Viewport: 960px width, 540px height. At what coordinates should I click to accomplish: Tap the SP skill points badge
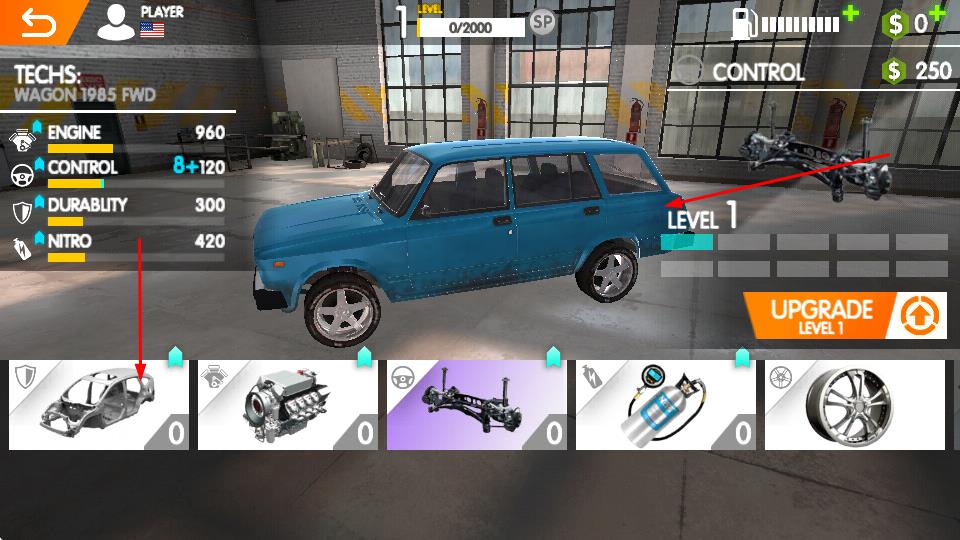tap(543, 23)
